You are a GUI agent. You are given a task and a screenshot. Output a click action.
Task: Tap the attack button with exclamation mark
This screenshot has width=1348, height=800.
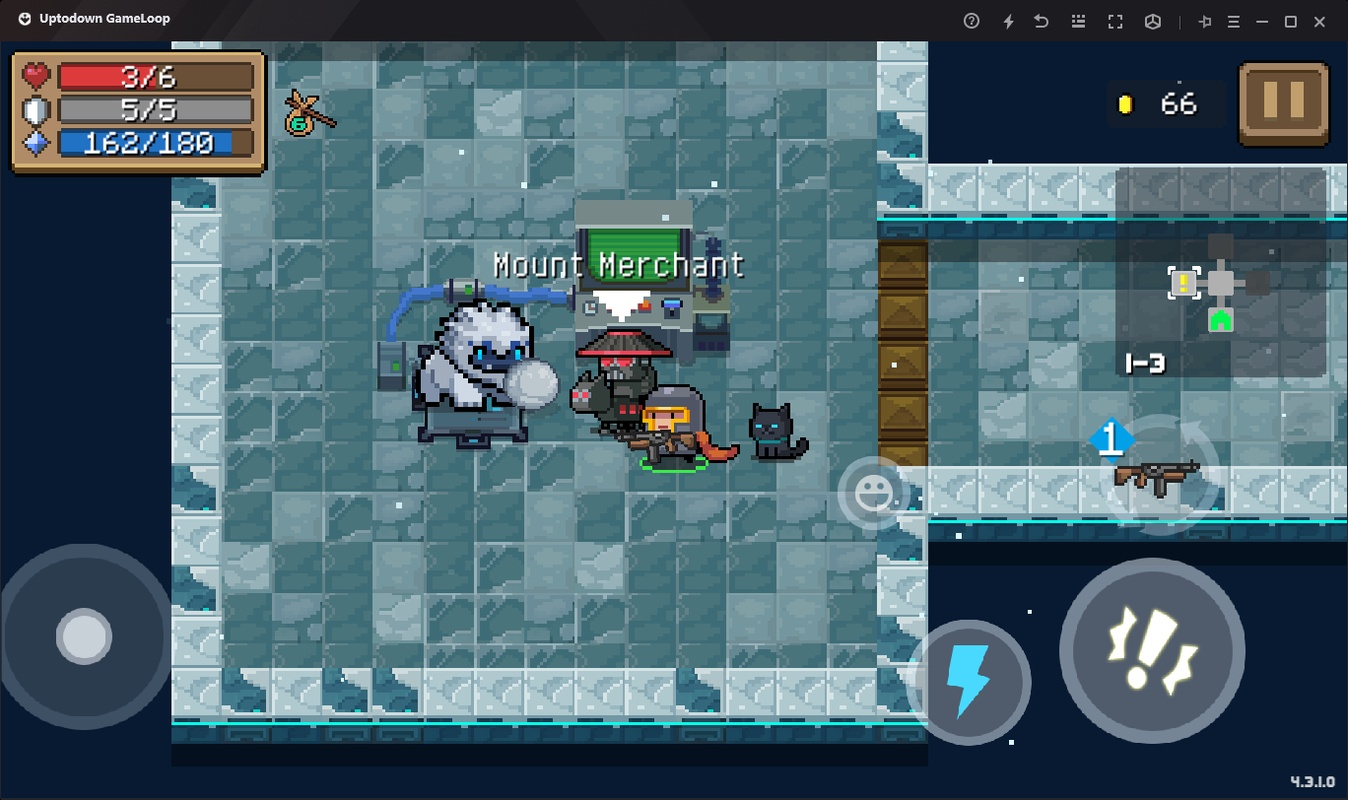(1152, 651)
